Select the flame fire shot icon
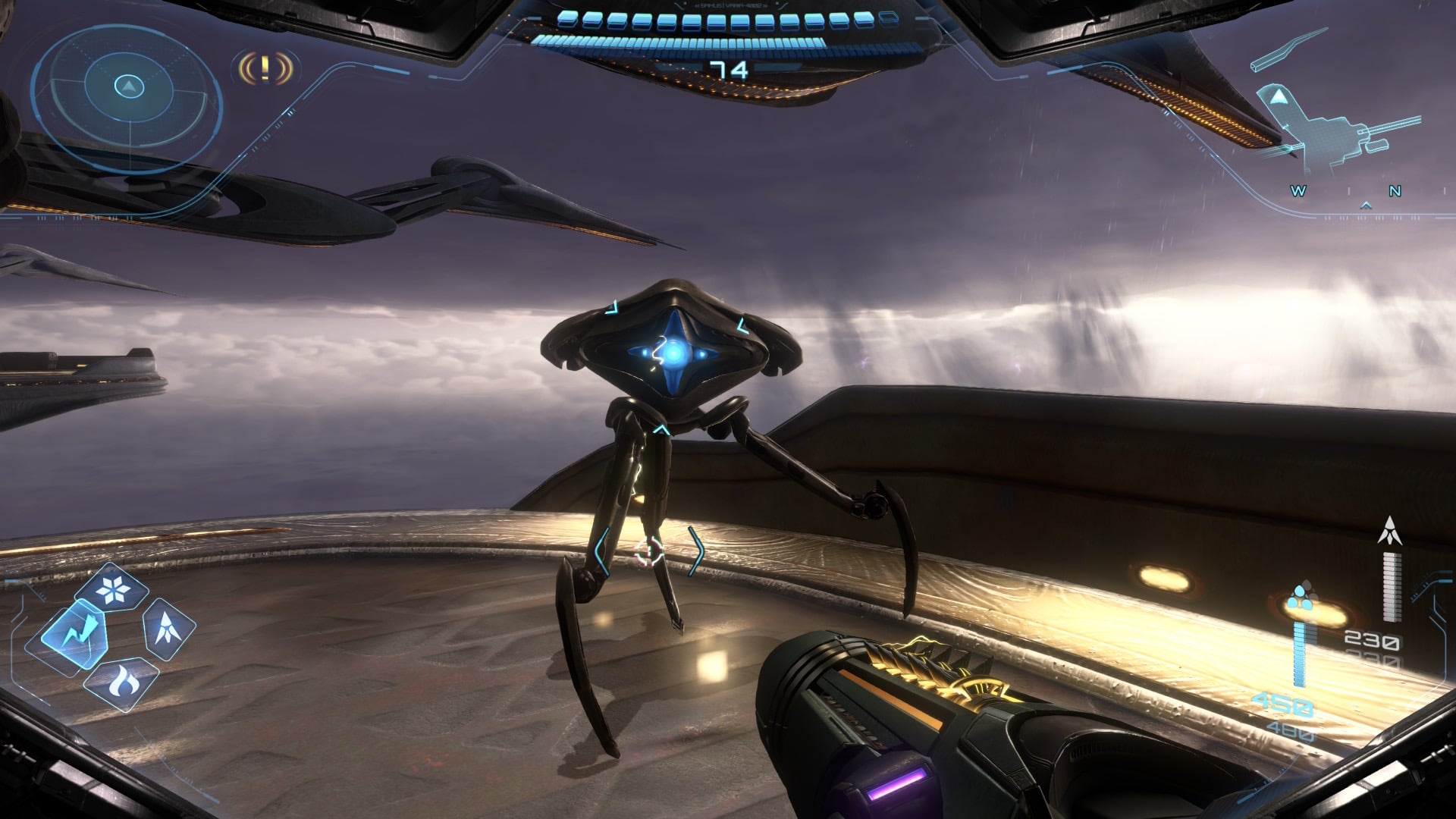The height and width of the screenshot is (819, 1456). pos(121,682)
